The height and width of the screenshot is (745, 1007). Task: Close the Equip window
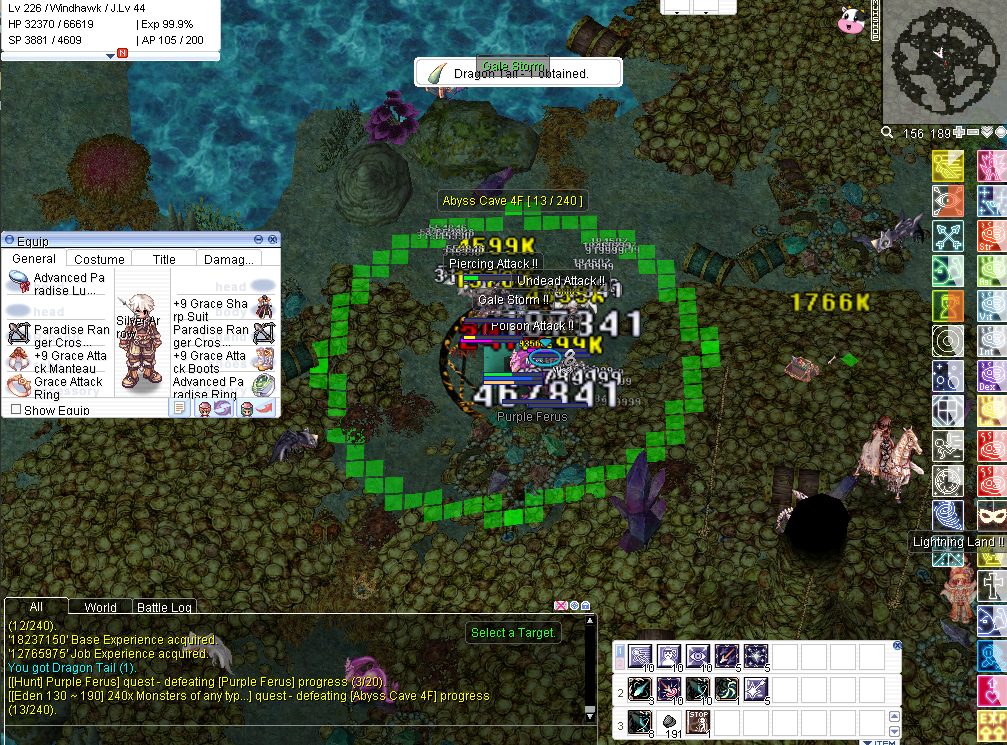tap(272, 240)
